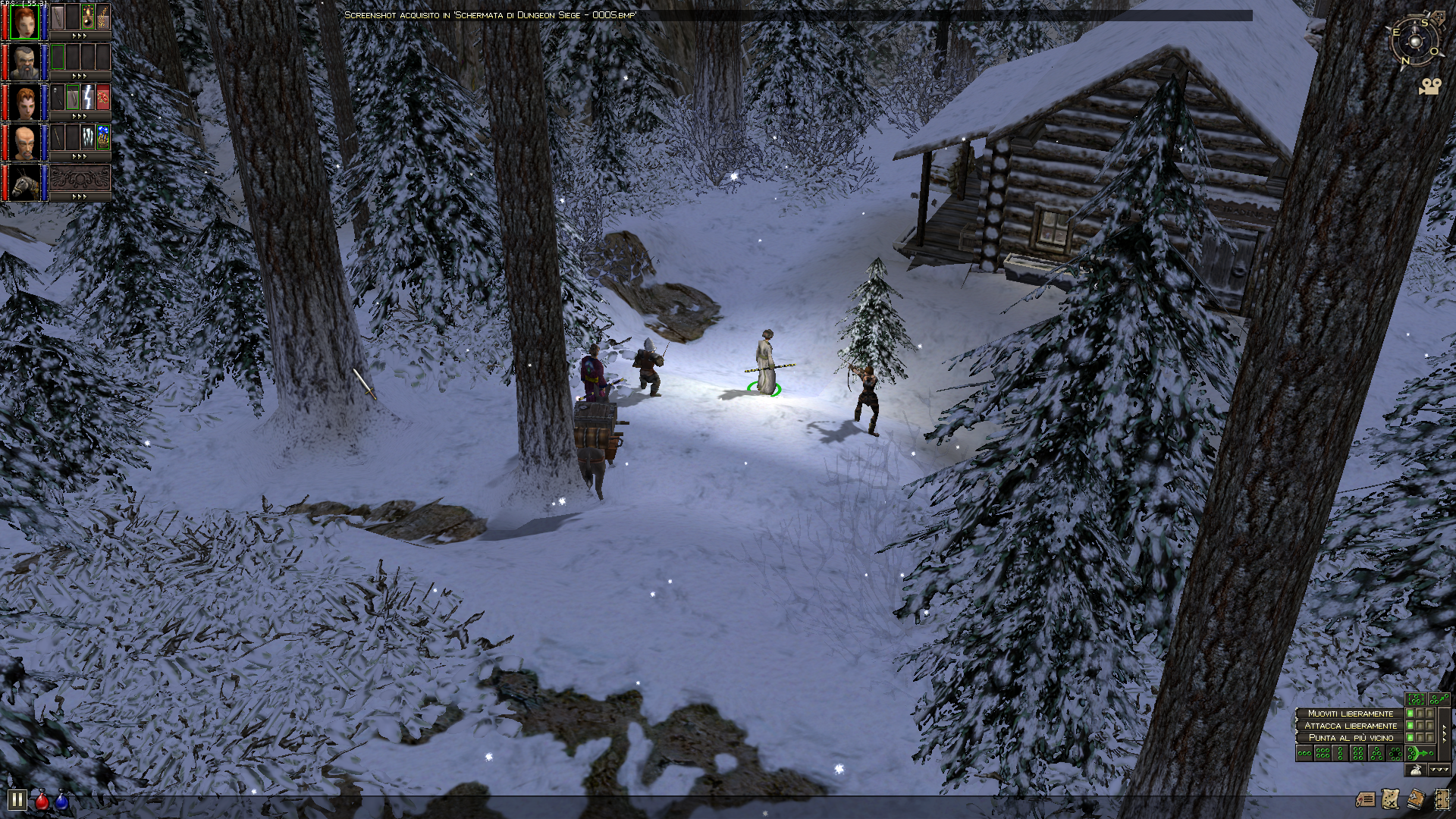Use the blue mana potion button

pos(61,800)
